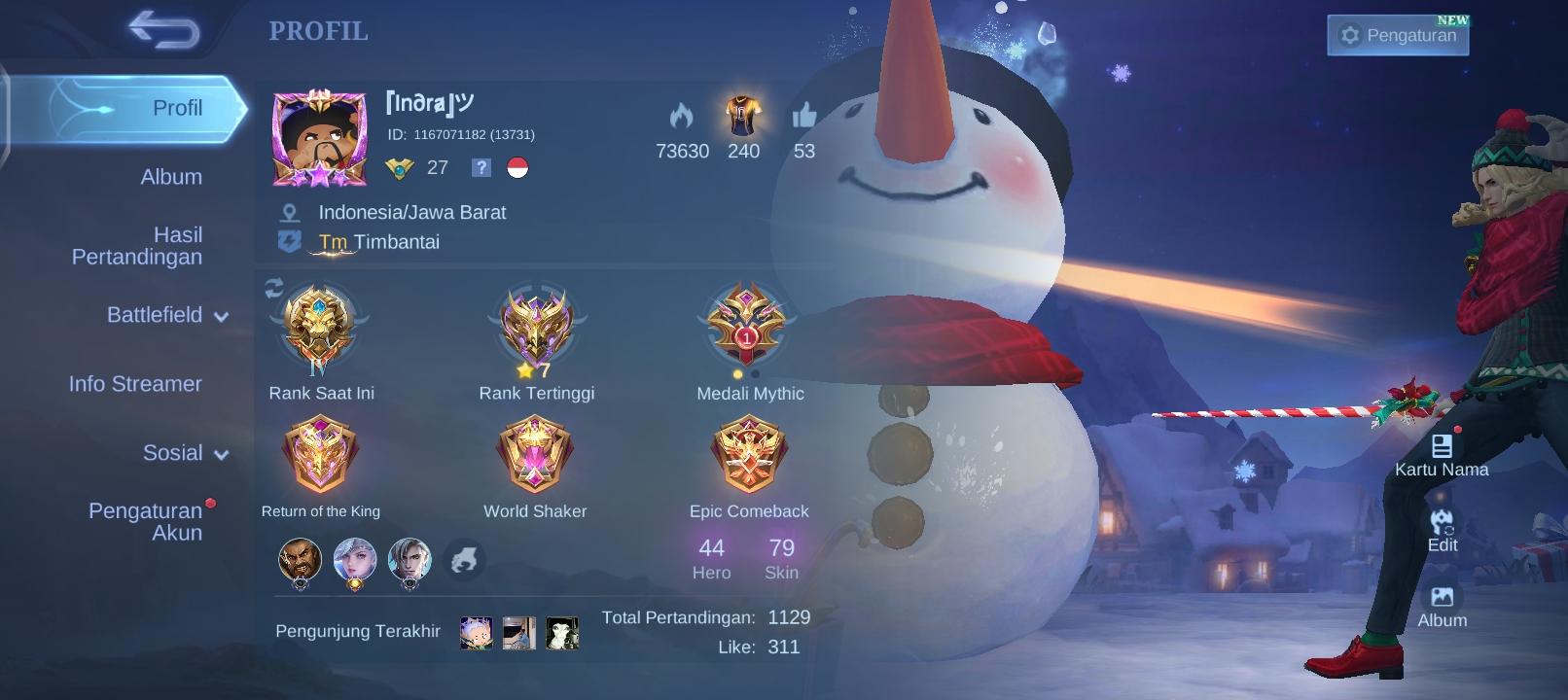Switch to the Album tab
This screenshot has width=1568, height=700.
click(171, 177)
